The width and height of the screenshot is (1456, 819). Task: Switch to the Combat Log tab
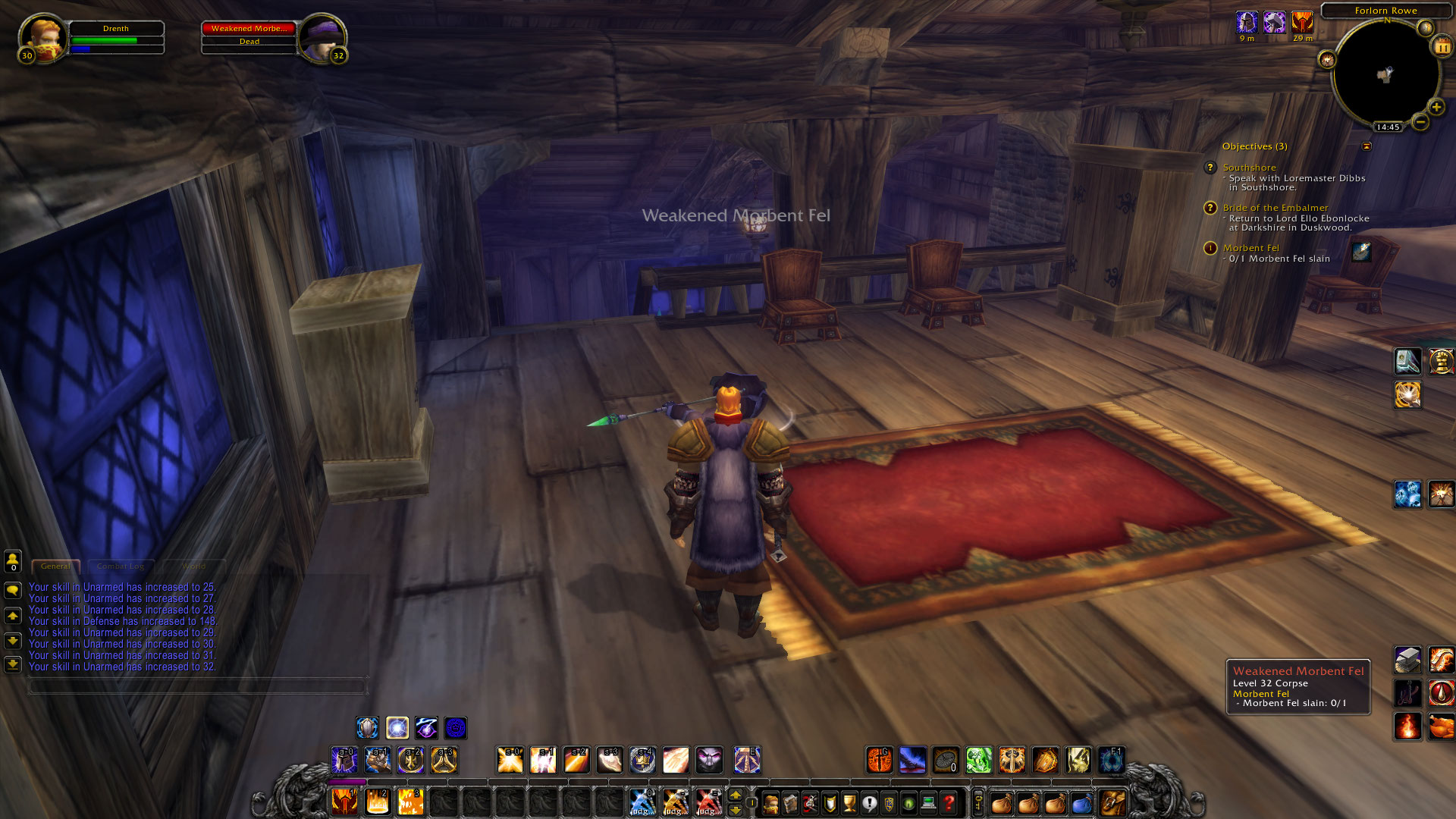pyautogui.click(x=121, y=566)
